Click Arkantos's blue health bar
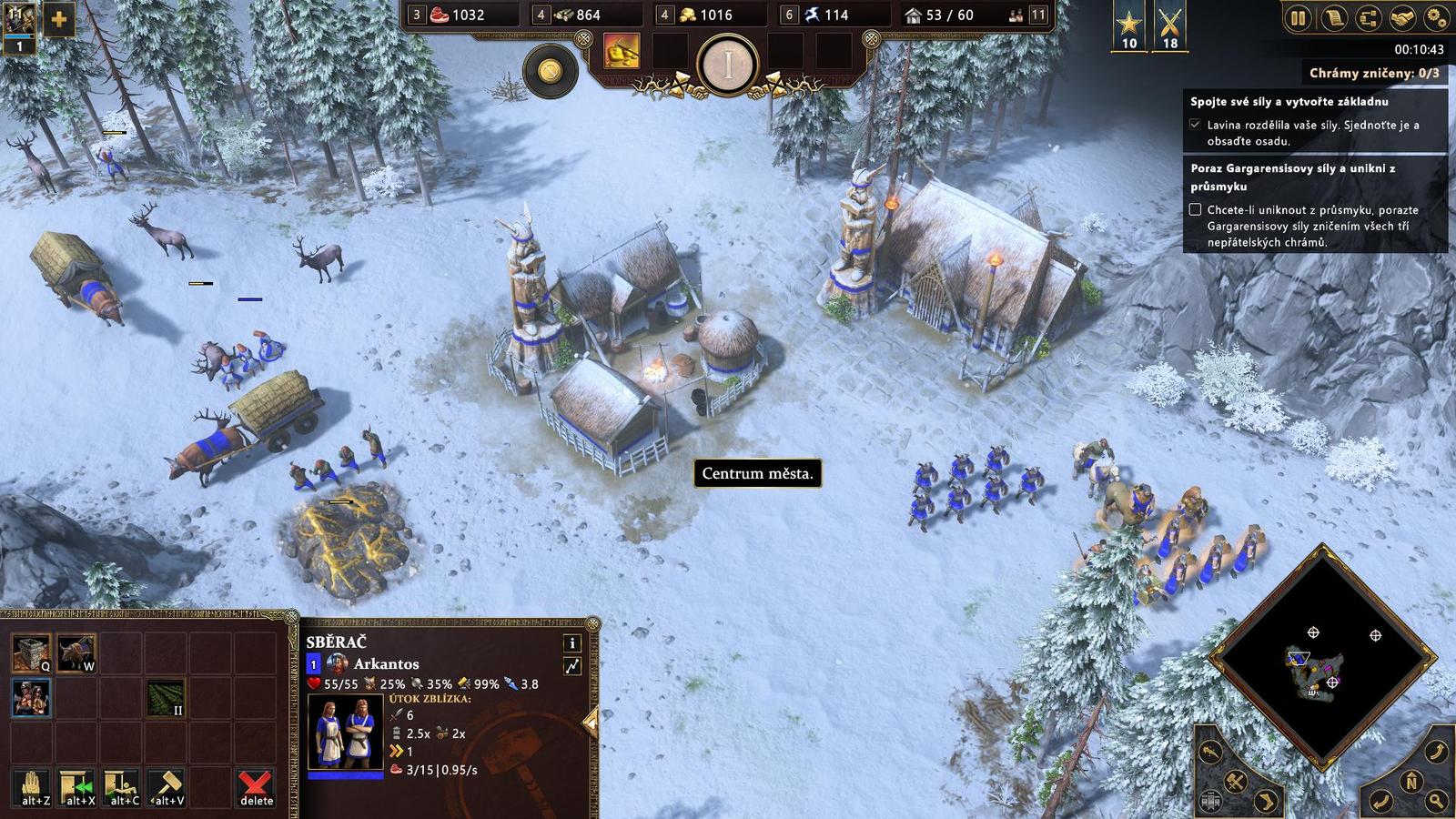Viewport: 1456px width, 819px height. tap(346, 777)
